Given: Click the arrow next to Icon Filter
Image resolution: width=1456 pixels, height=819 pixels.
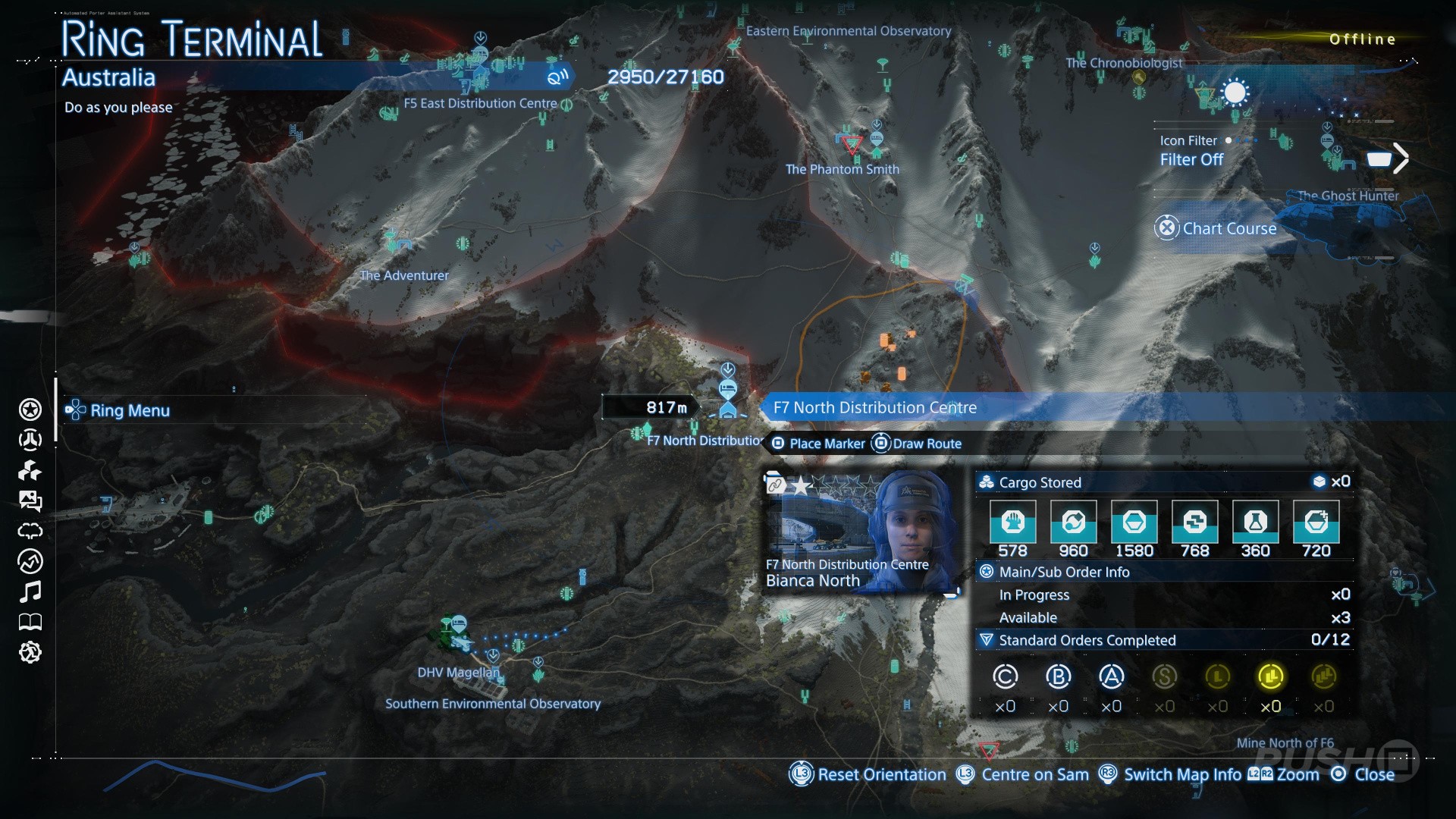Looking at the screenshot, I should pos(1400,158).
